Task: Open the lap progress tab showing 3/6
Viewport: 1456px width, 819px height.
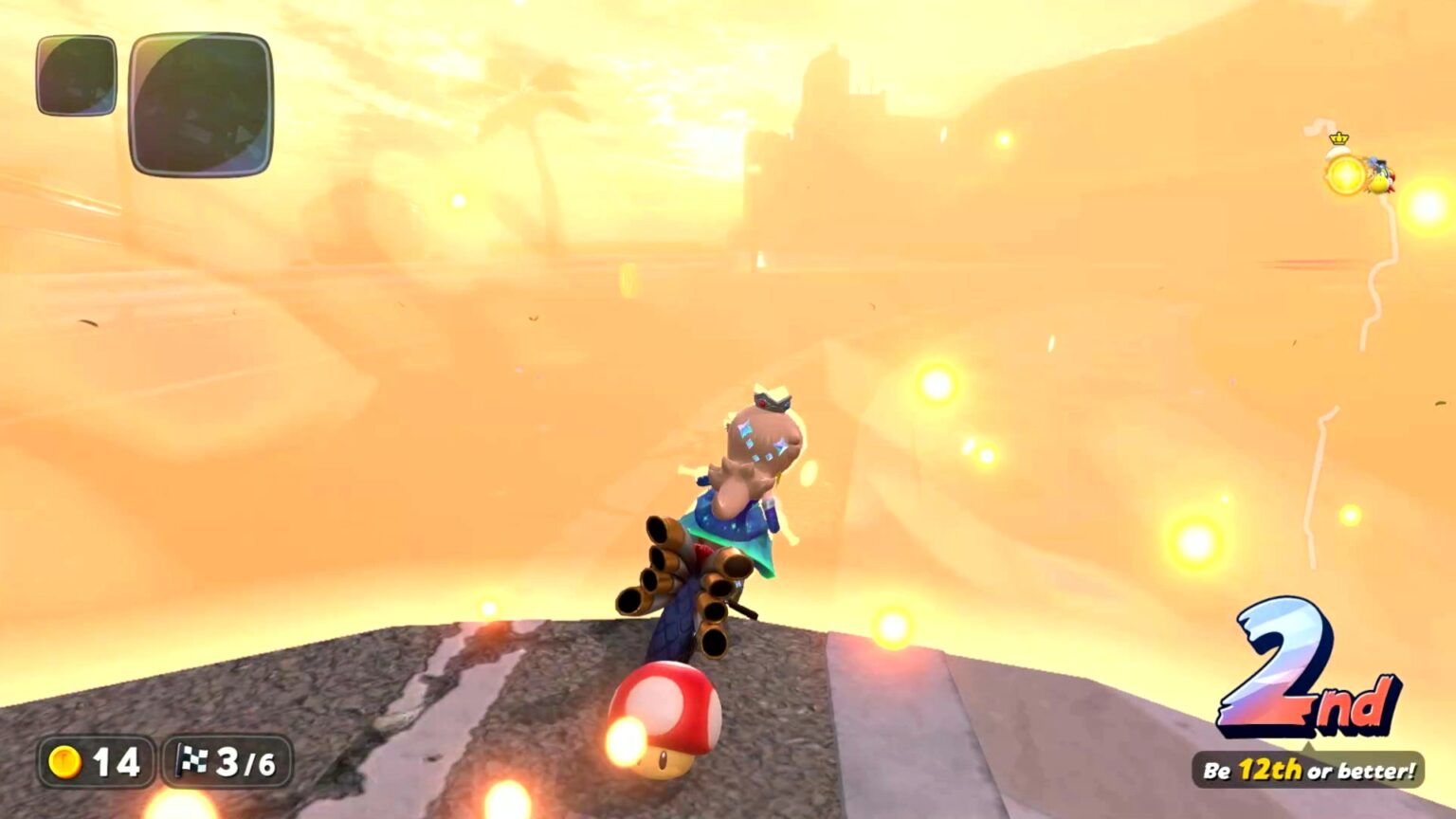Action: tap(227, 758)
